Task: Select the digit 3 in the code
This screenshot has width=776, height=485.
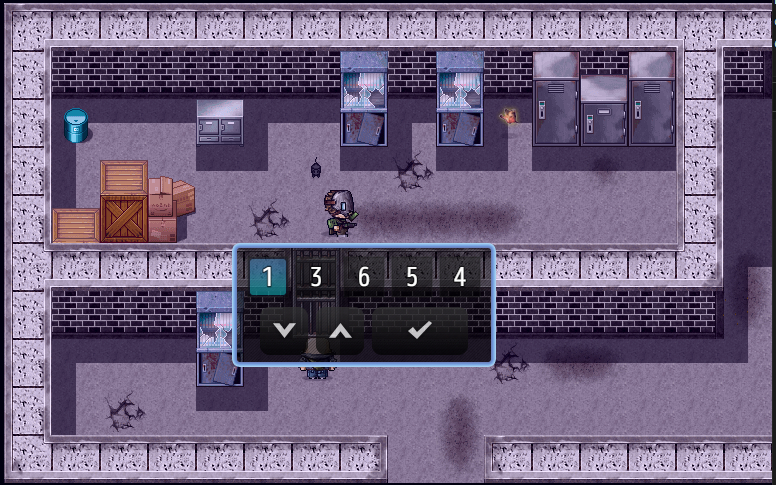Action: [x=315, y=277]
